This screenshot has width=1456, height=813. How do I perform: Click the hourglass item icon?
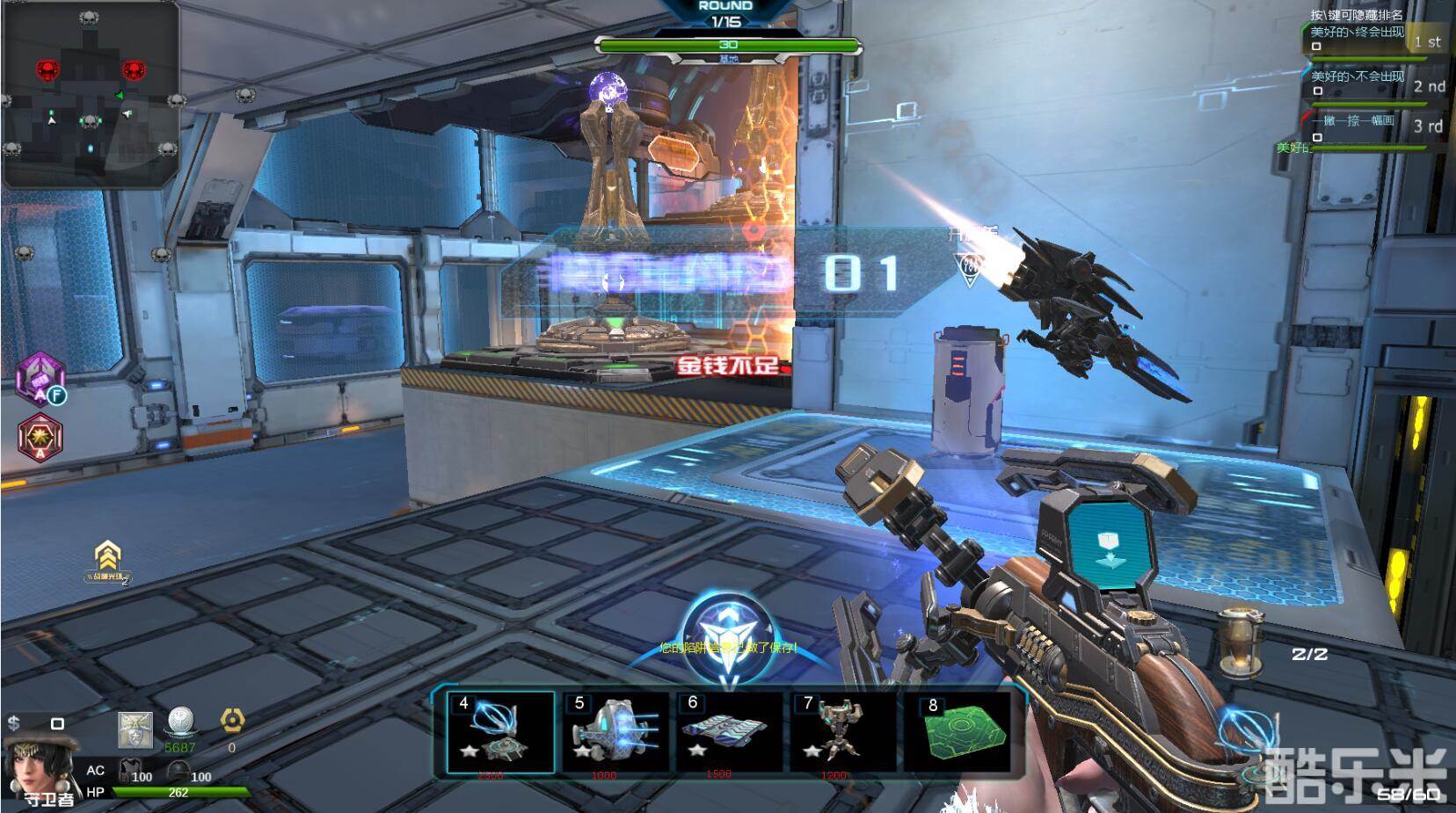pos(1241,642)
